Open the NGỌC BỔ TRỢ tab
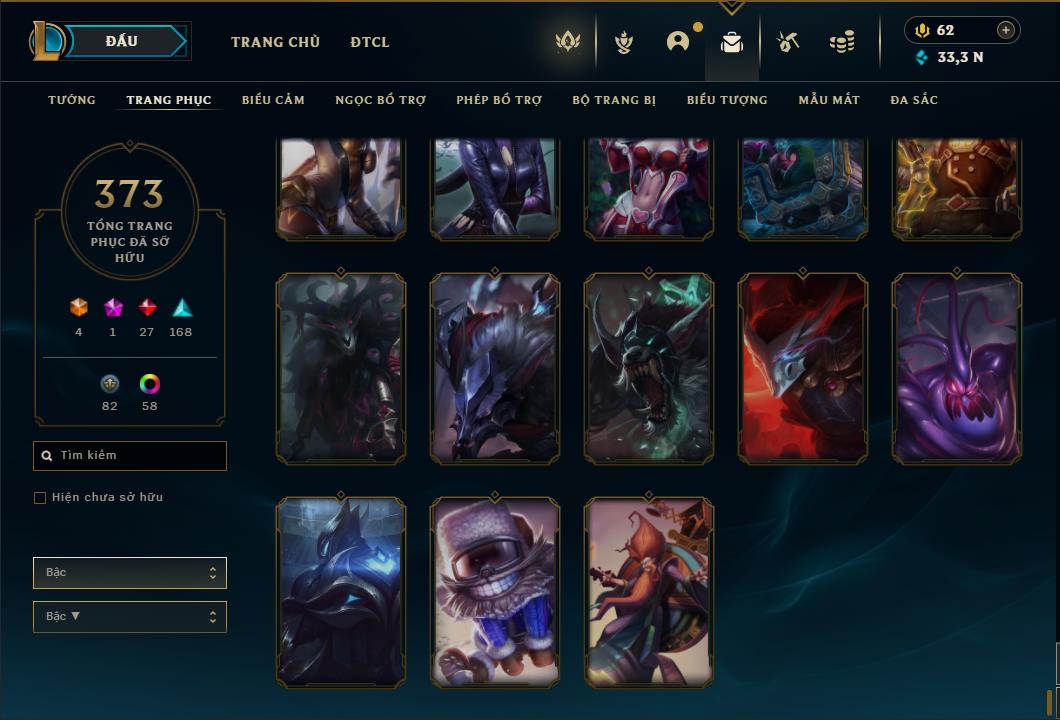Screen dimensions: 1060x720 coord(380,100)
